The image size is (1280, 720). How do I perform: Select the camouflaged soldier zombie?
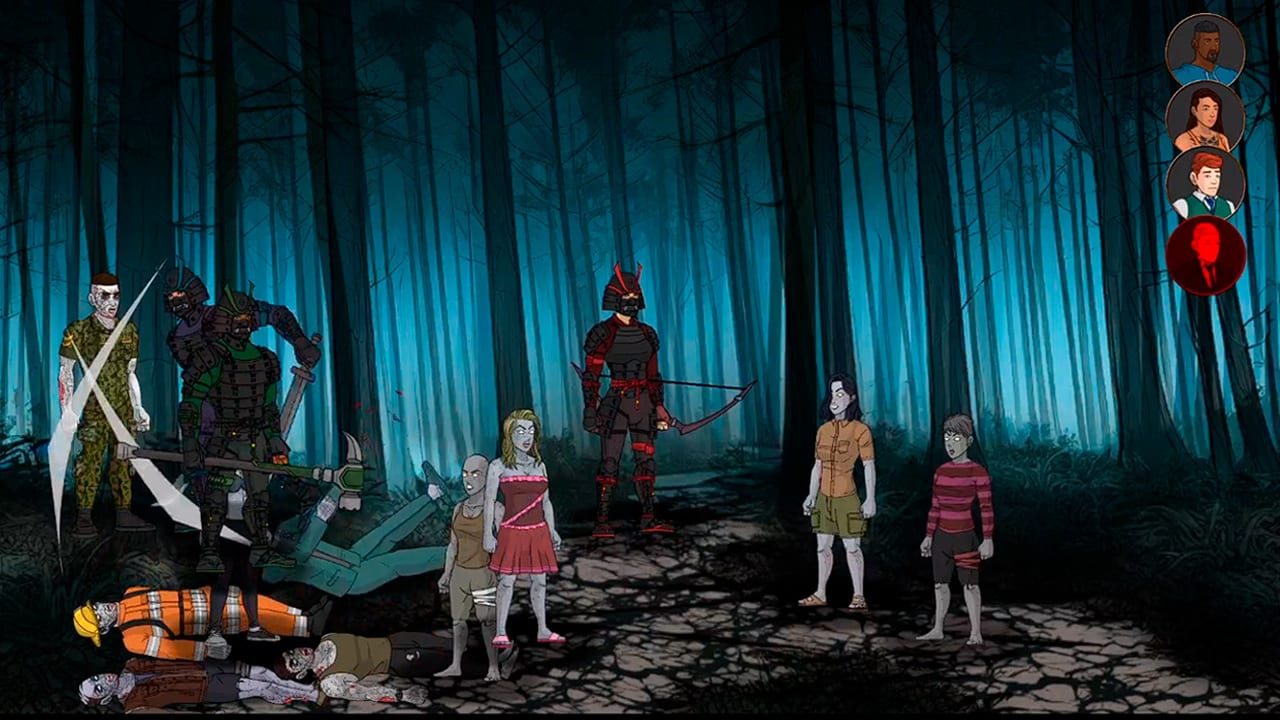coord(110,400)
